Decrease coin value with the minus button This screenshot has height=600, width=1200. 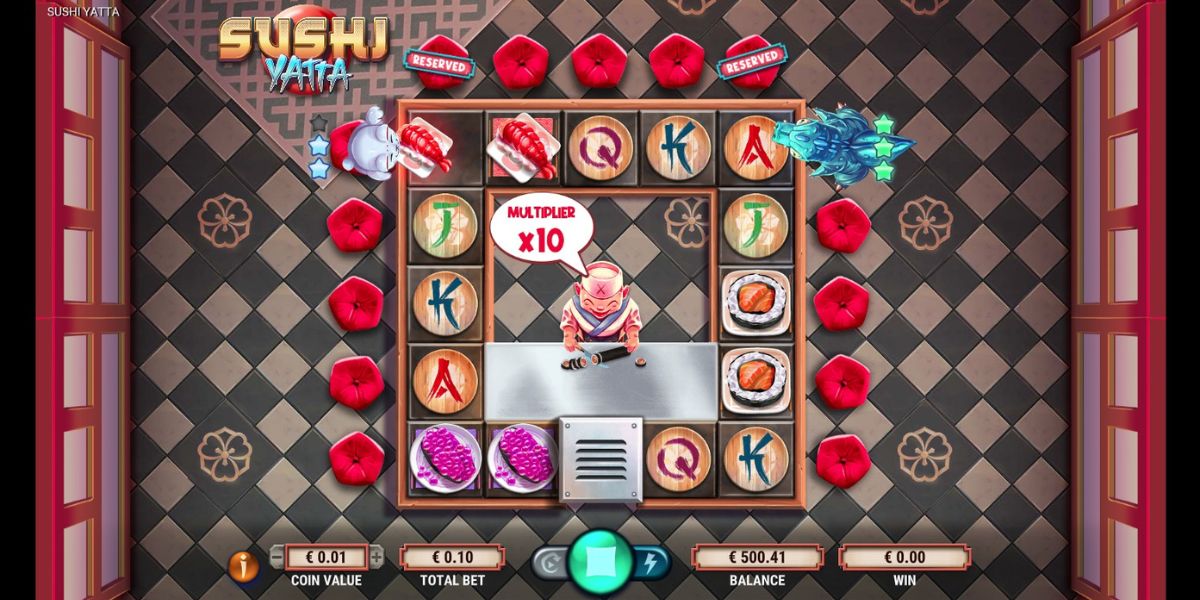(x=277, y=557)
